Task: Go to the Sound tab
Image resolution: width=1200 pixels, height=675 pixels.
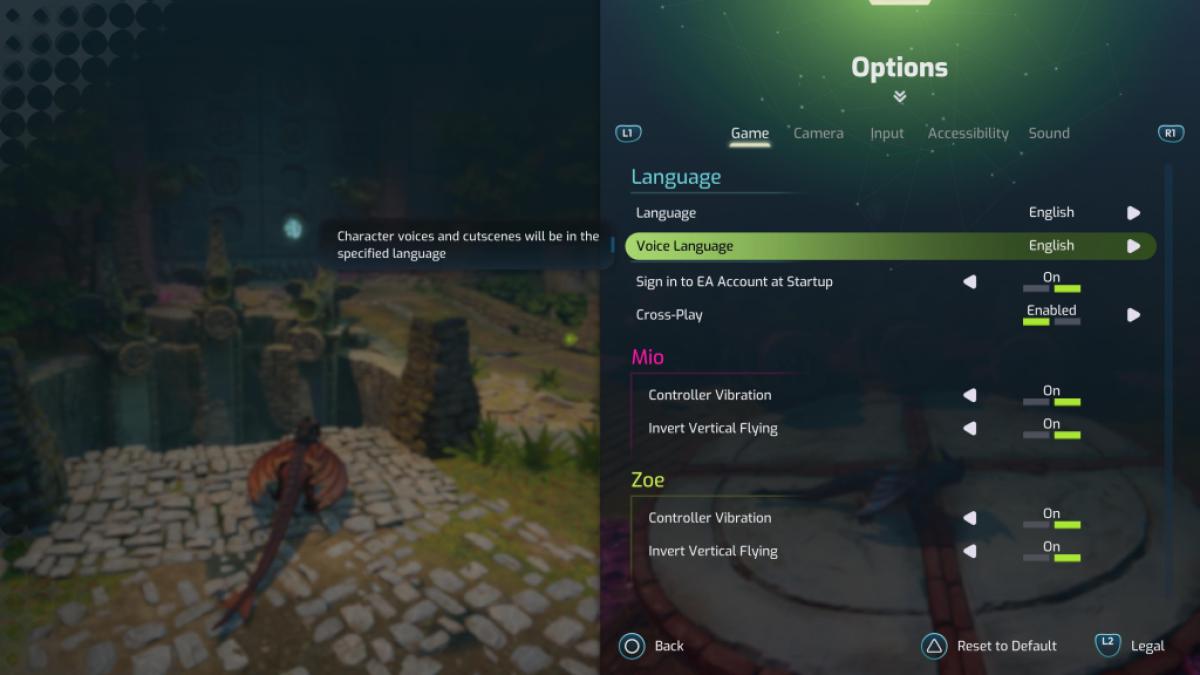Action: [x=1048, y=133]
